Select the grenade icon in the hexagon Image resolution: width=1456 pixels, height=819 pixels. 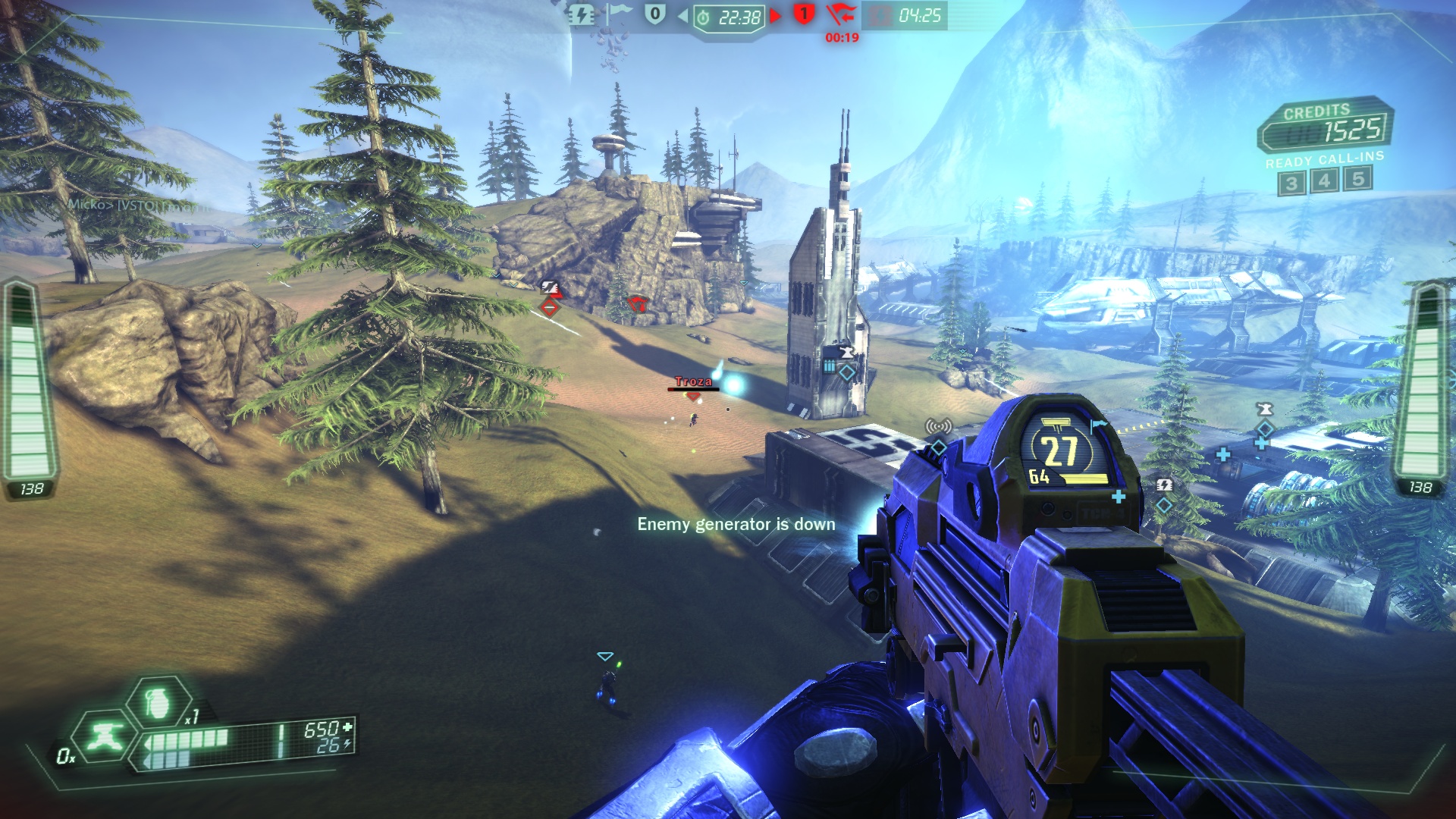pos(158,701)
